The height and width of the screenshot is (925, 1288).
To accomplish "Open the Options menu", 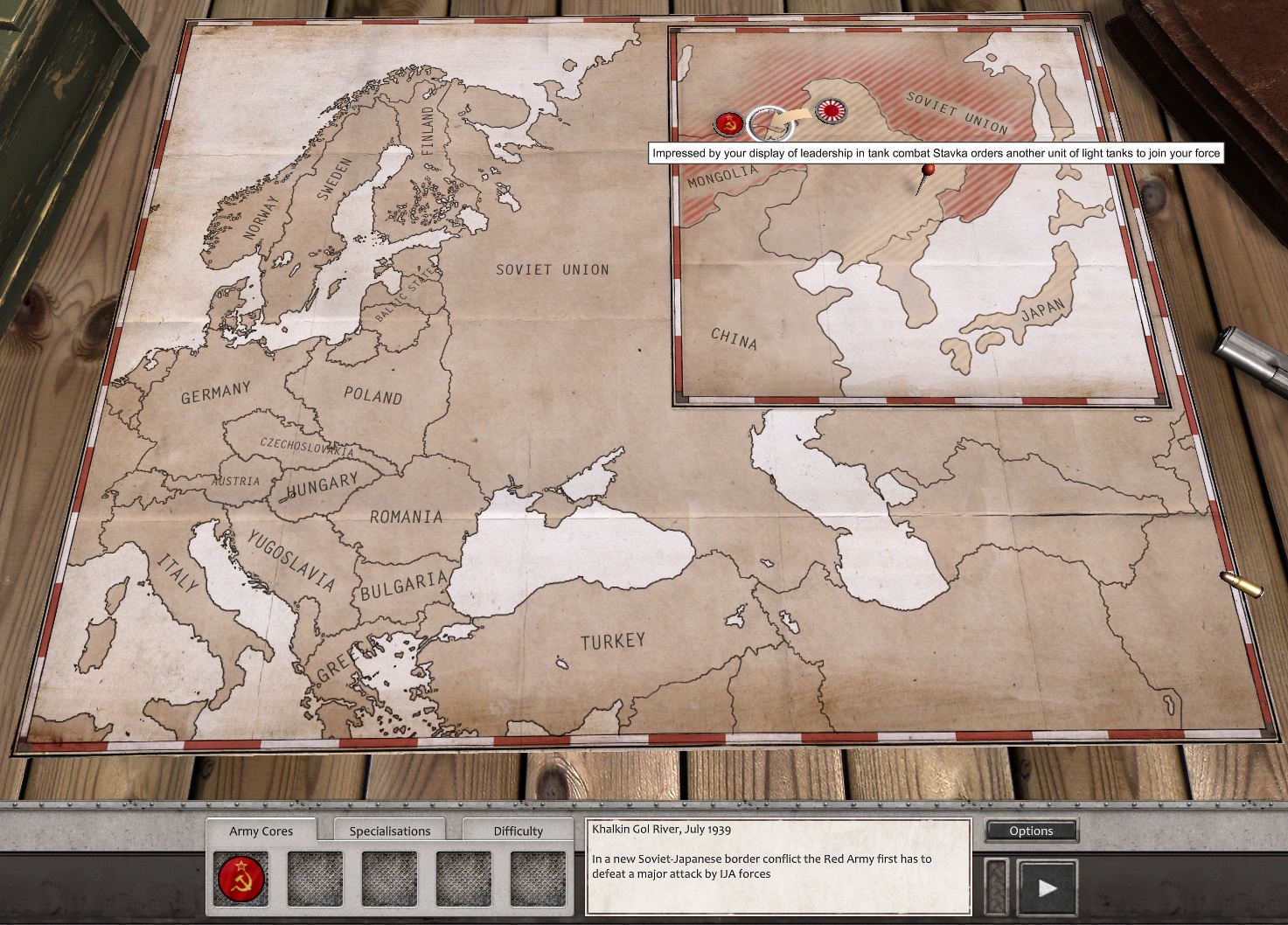I will [1031, 831].
